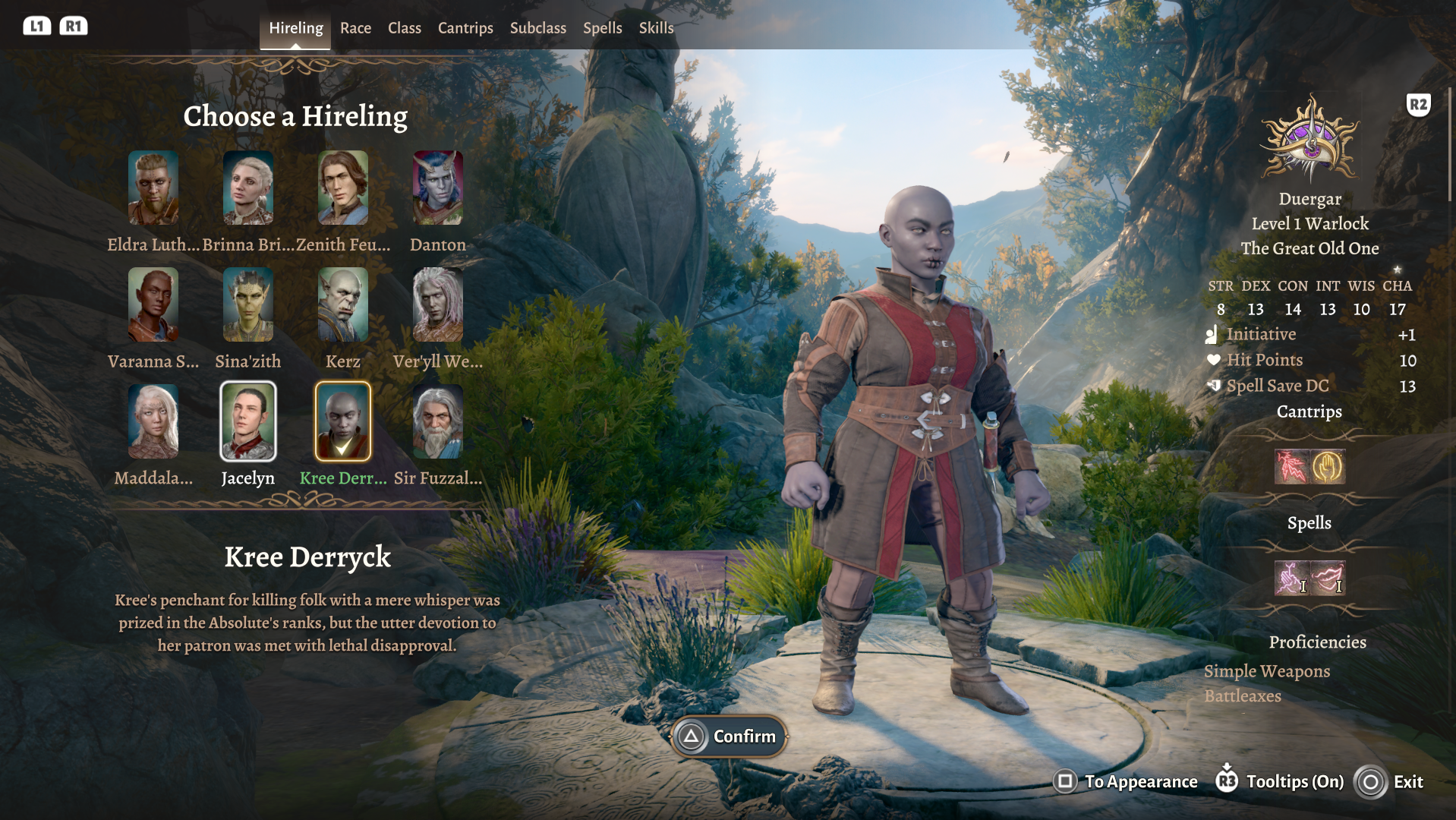
Task: Select the Subclass tab
Action: pyautogui.click(x=537, y=28)
